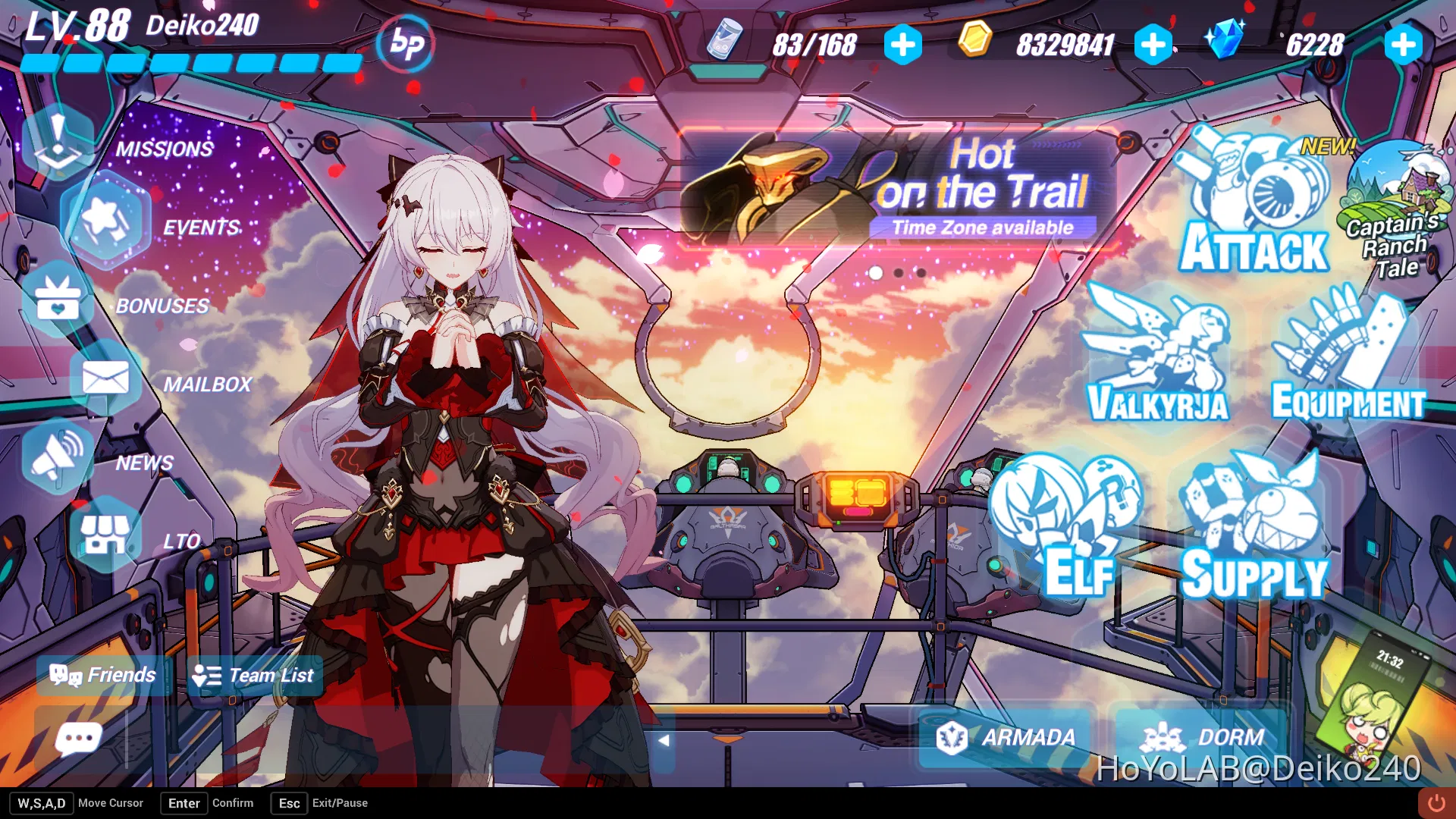This screenshot has width=1456, height=819.
Task: Refill Stamina using the plus icon
Action: pyautogui.click(x=902, y=45)
